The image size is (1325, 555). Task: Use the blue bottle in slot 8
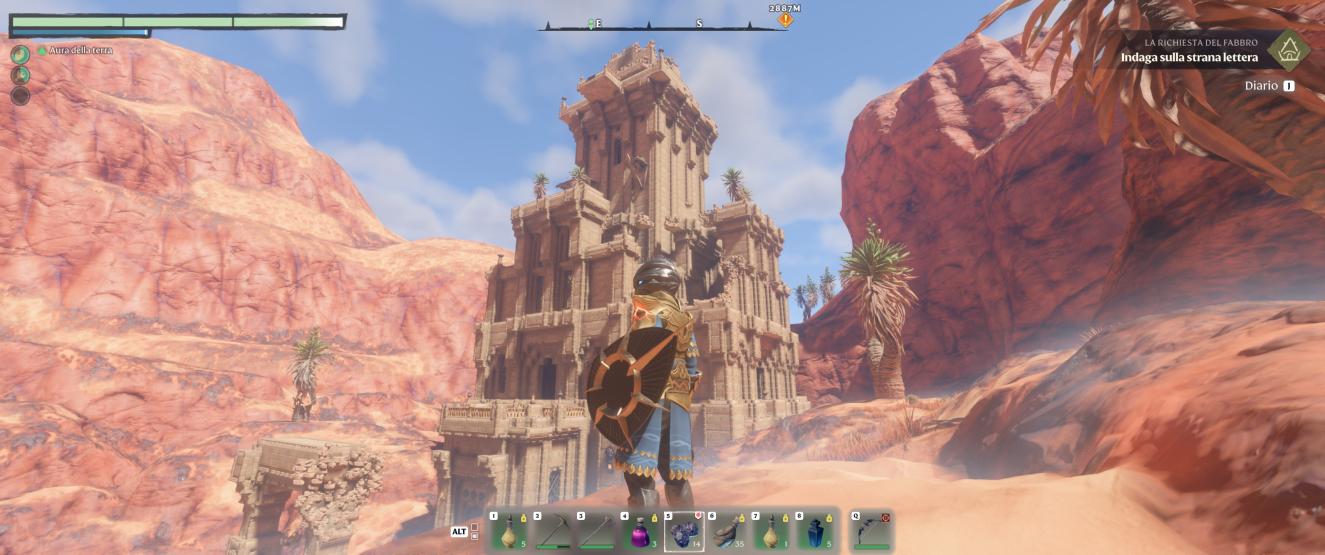pos(815,532)
